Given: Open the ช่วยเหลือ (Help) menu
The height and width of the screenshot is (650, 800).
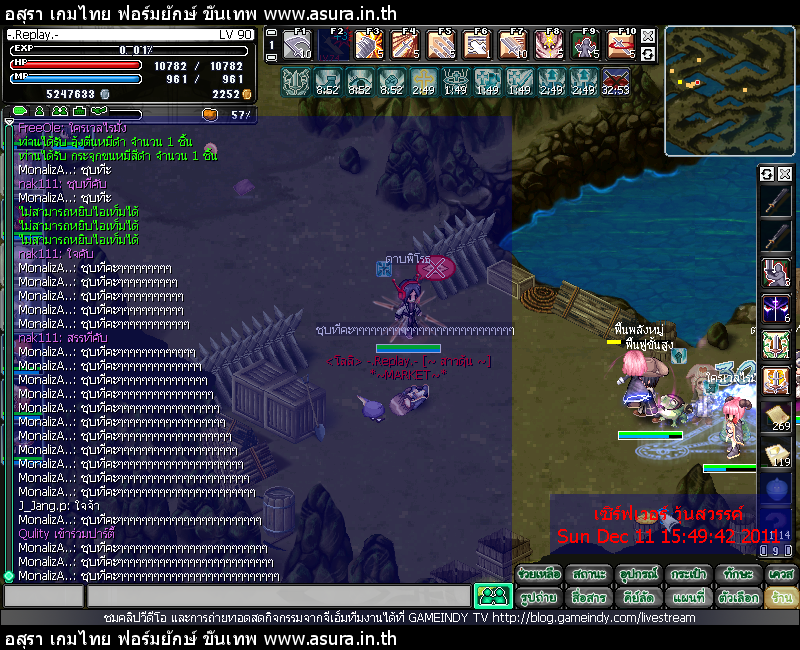Looking at the screenshot, I should (540, 573).
